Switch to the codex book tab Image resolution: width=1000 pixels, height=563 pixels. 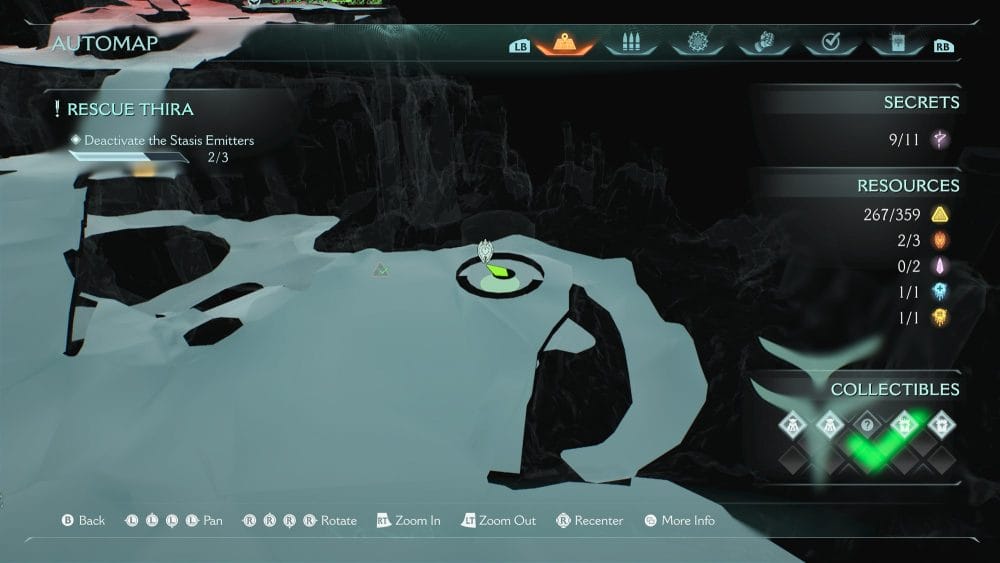pos(895,44)
